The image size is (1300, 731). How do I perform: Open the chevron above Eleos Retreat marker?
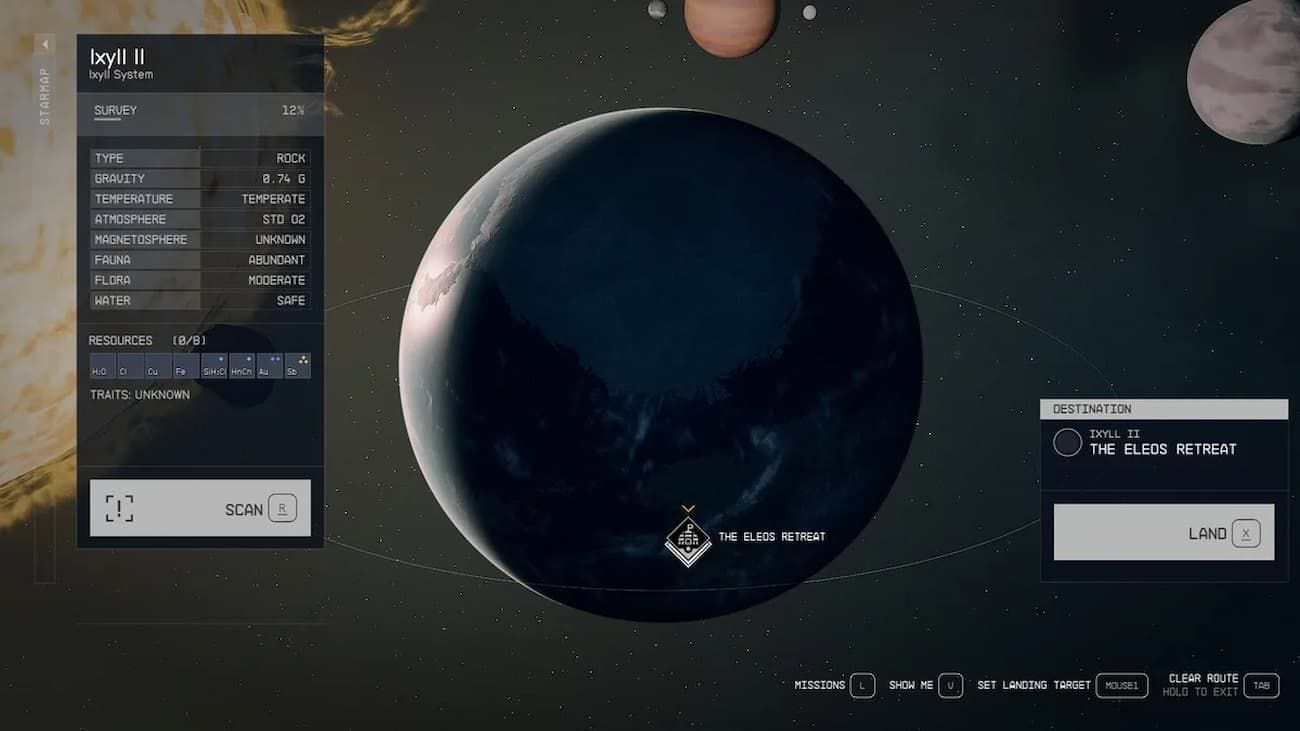pyautogui.click(x=686, y=507)
